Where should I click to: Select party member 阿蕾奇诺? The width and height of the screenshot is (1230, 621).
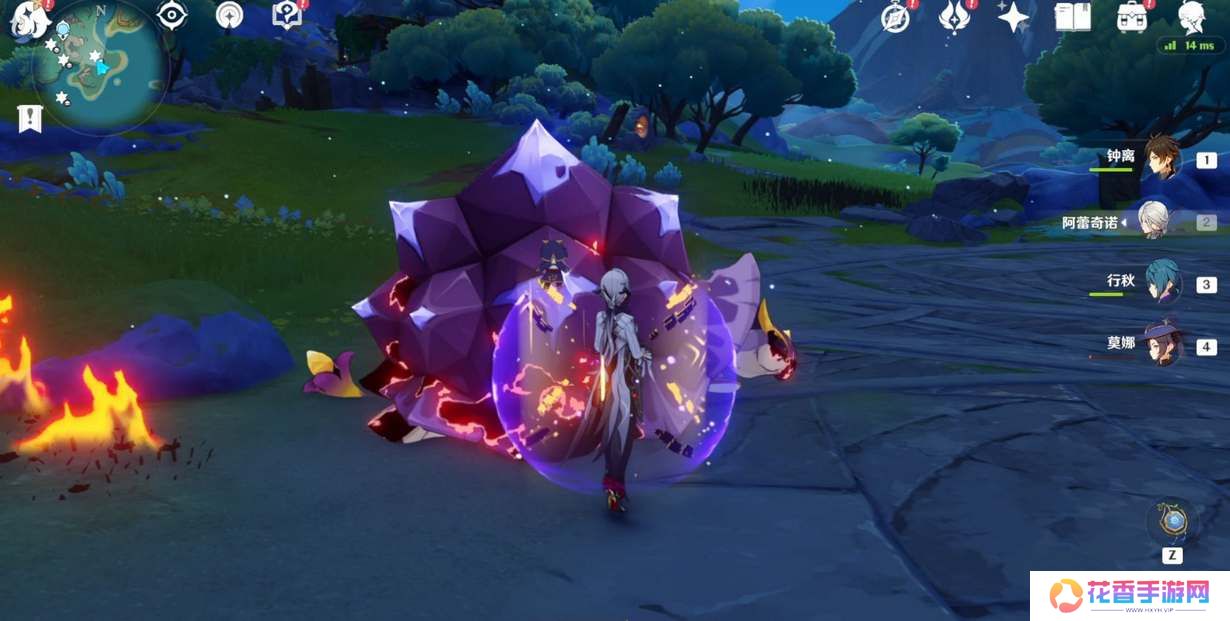(1155, 222)
